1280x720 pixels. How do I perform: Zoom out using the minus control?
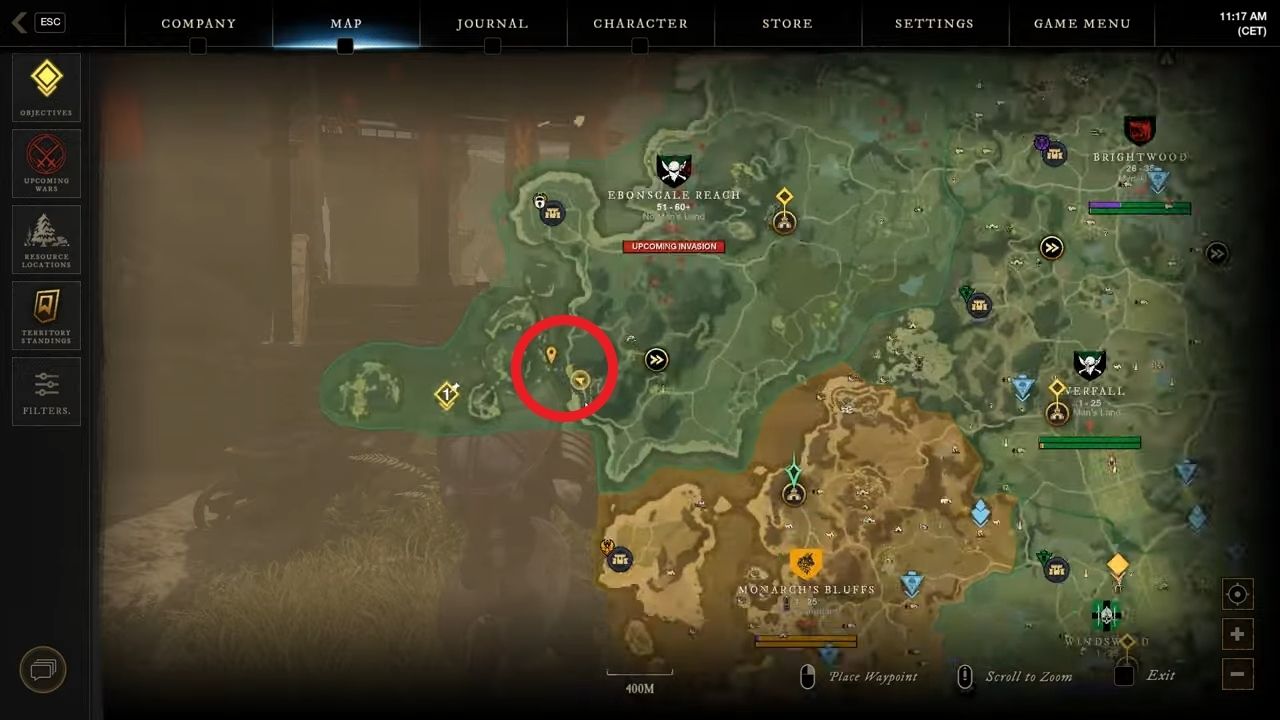coord(1237,674)
